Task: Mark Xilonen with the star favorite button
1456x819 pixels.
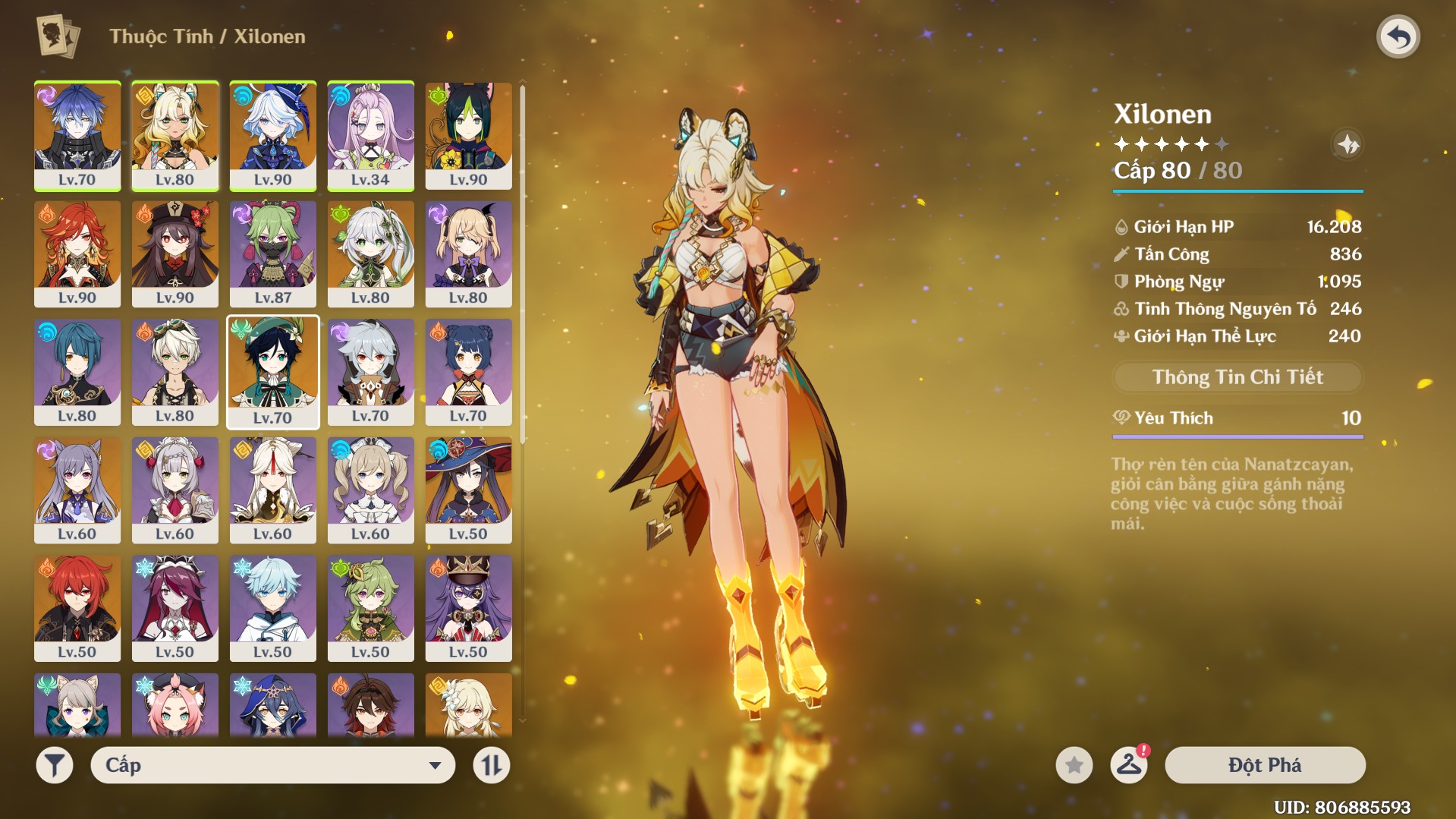Action: [x=1074, y=765]
